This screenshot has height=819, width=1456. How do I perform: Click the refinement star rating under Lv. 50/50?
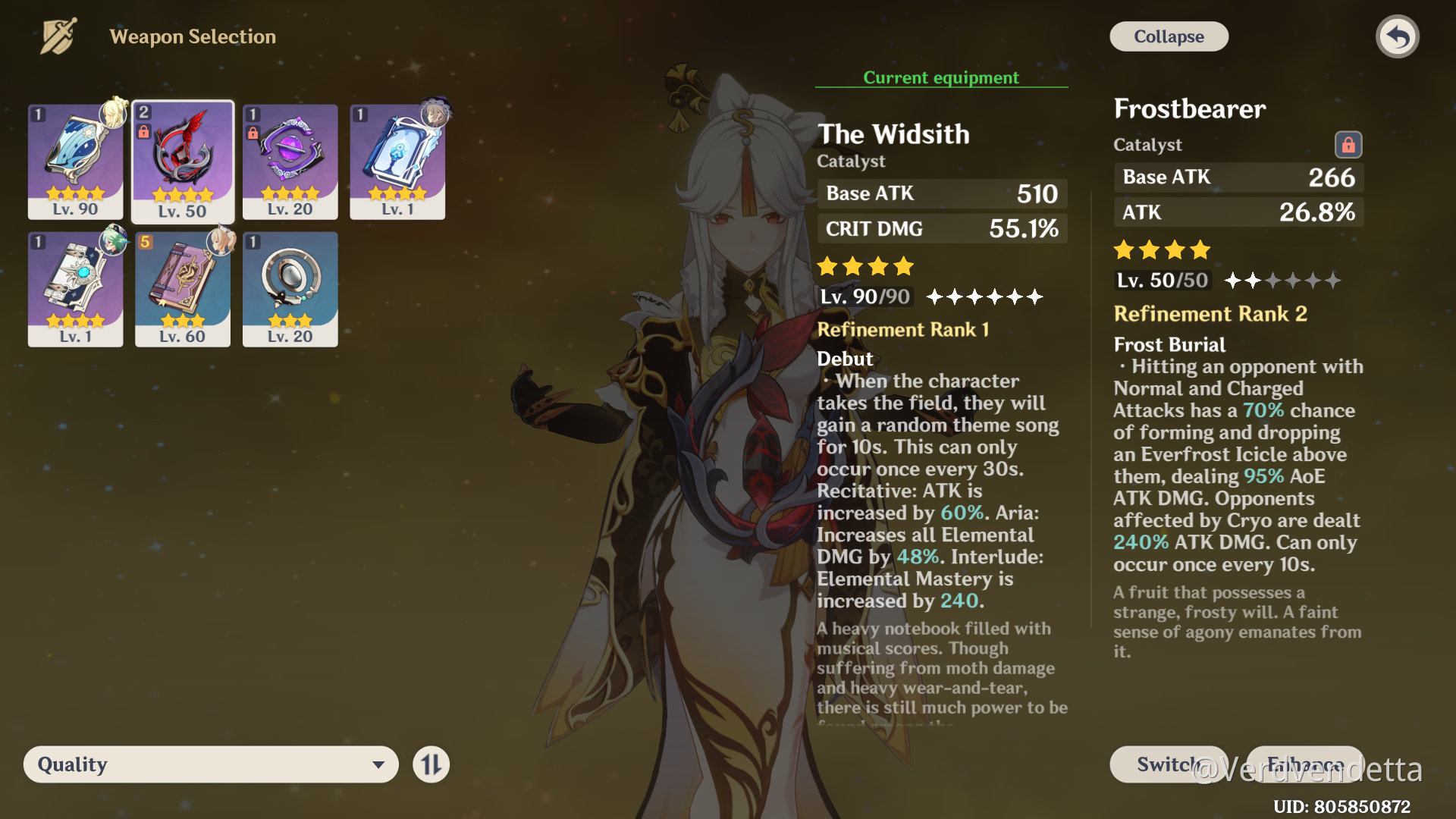coord(1282,280)
